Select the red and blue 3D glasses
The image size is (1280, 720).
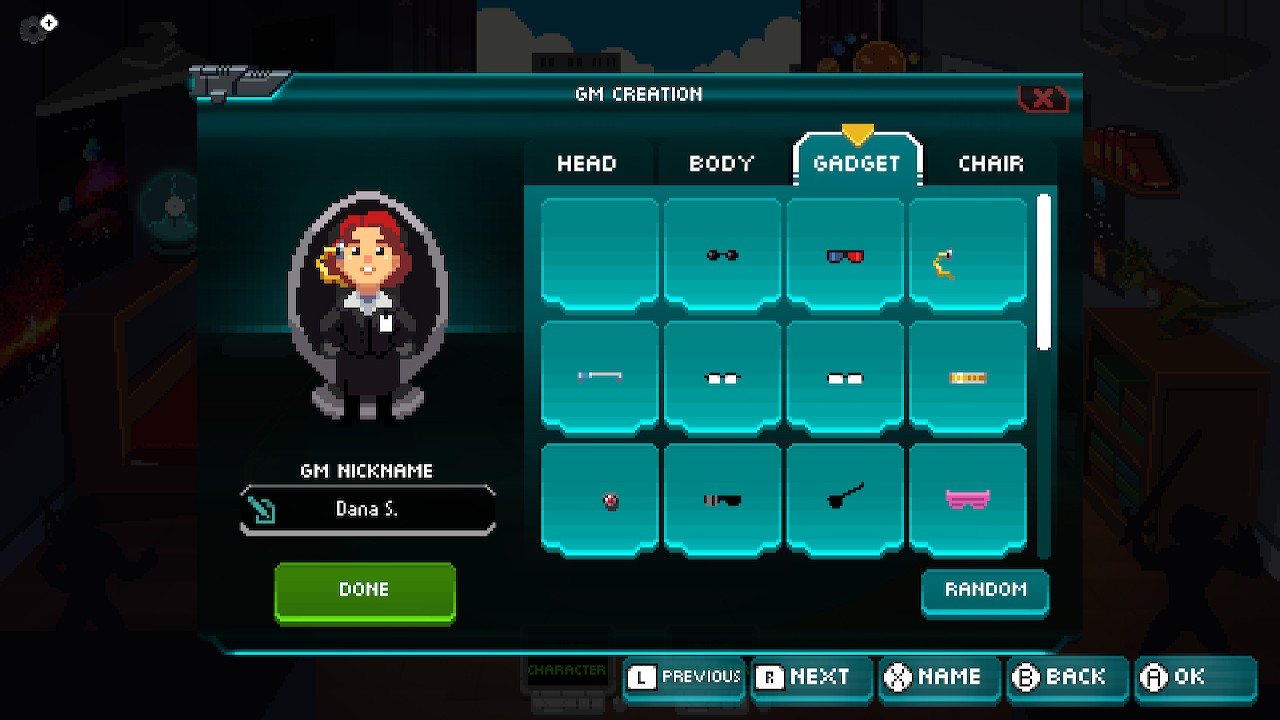click(845, 253)
